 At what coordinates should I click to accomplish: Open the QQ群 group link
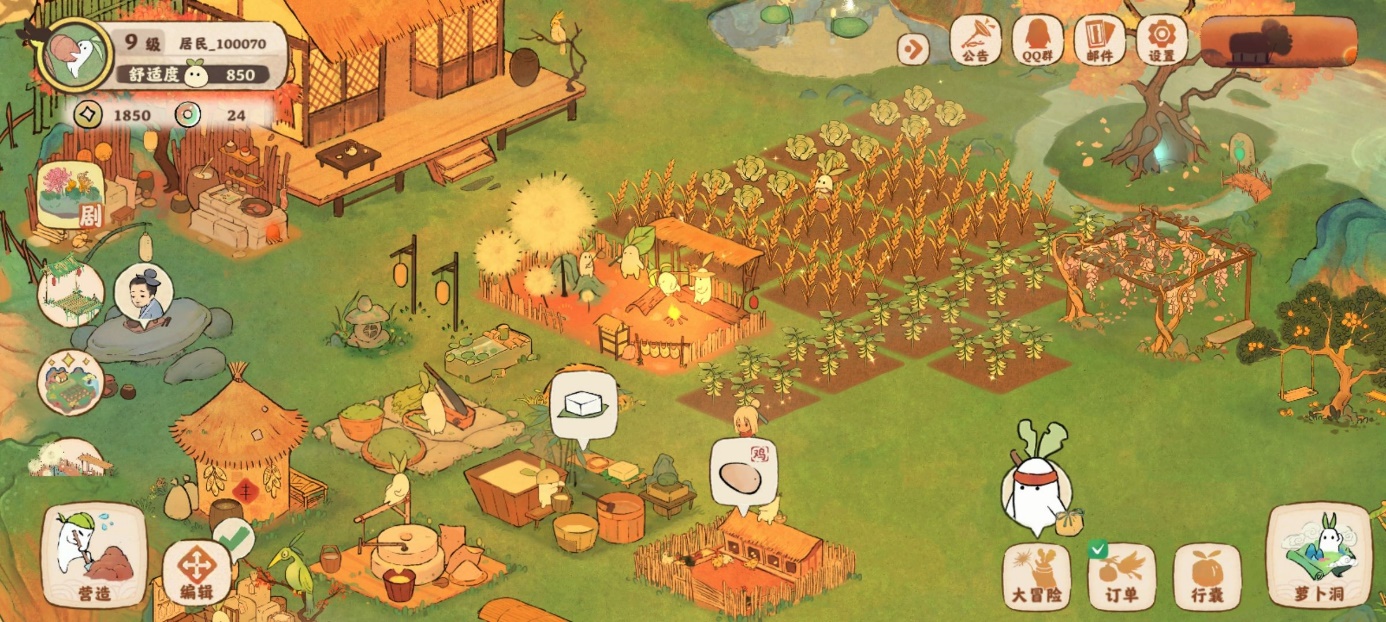point(1038,40)
